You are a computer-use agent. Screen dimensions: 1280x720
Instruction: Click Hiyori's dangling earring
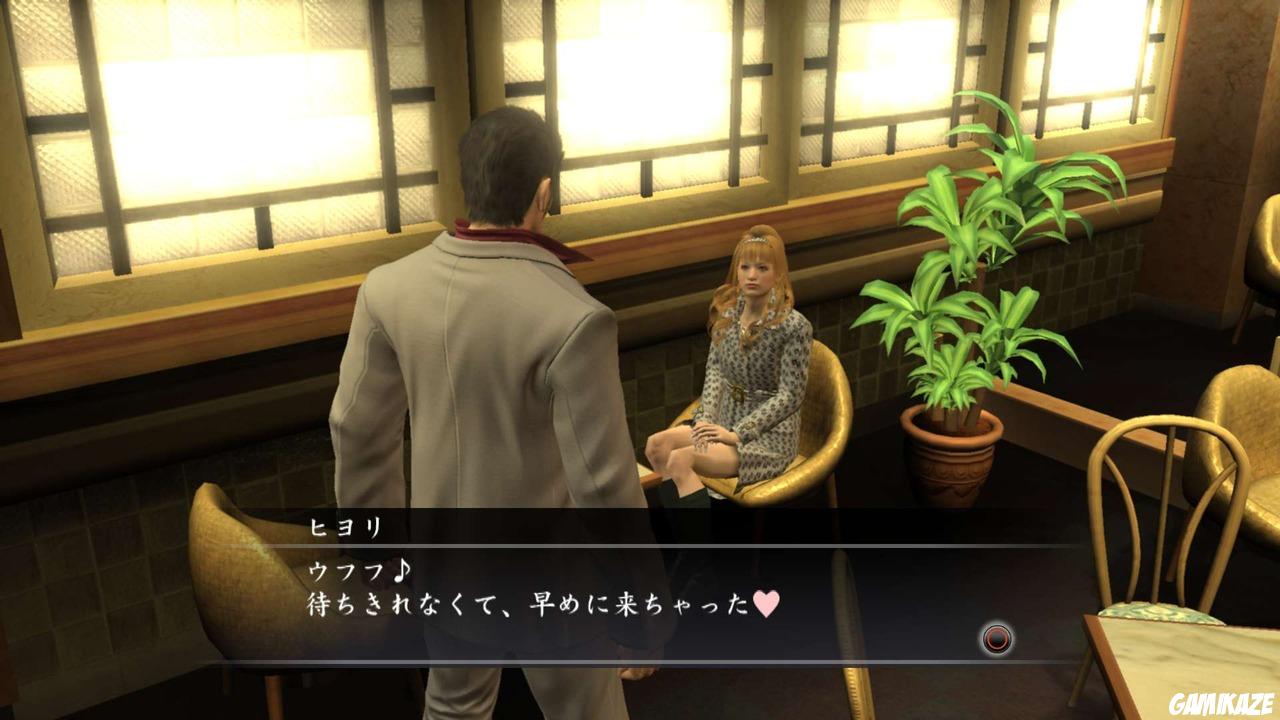[x=773, y=295]
